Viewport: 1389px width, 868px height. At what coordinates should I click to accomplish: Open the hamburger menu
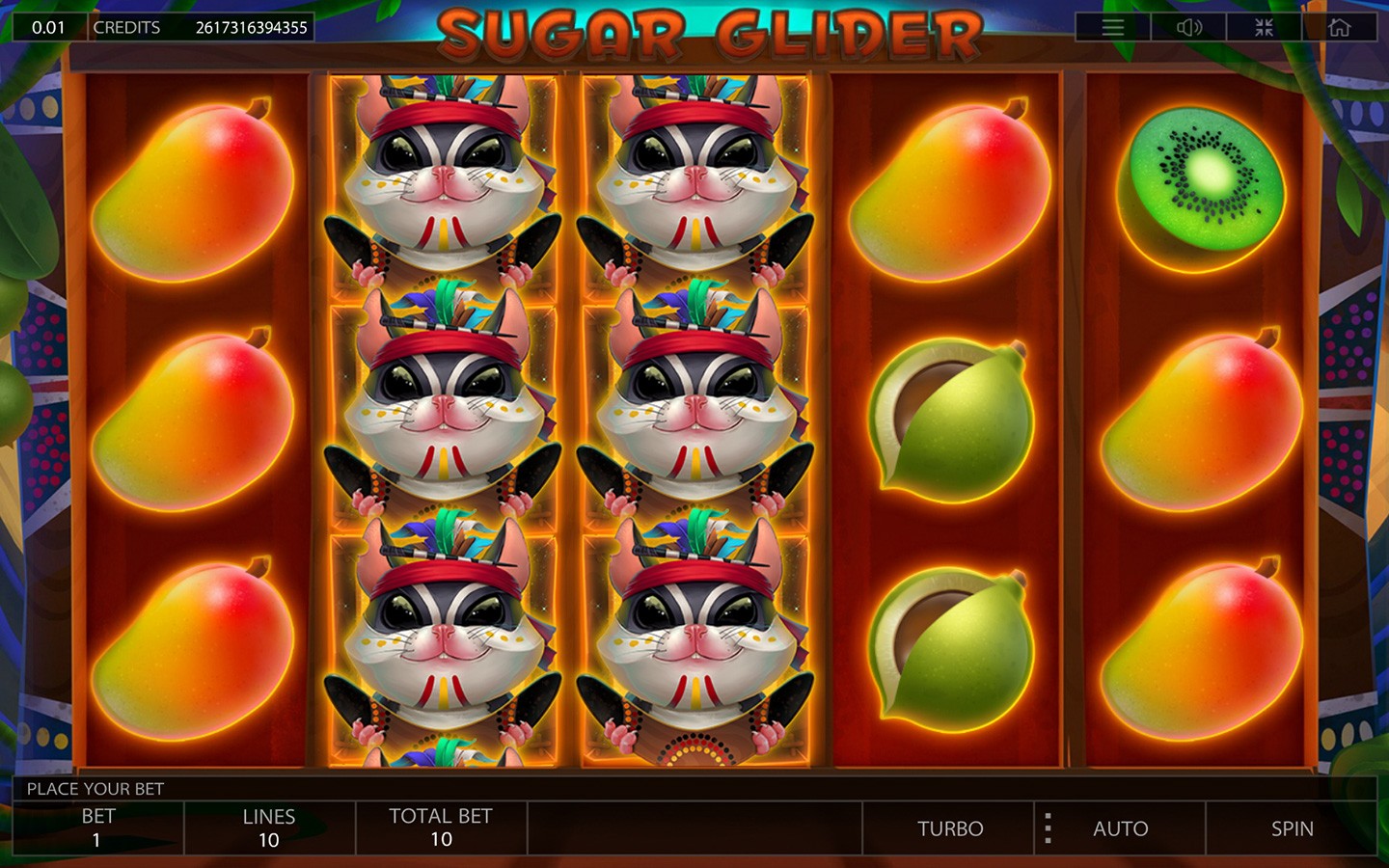click(1112, 27)
